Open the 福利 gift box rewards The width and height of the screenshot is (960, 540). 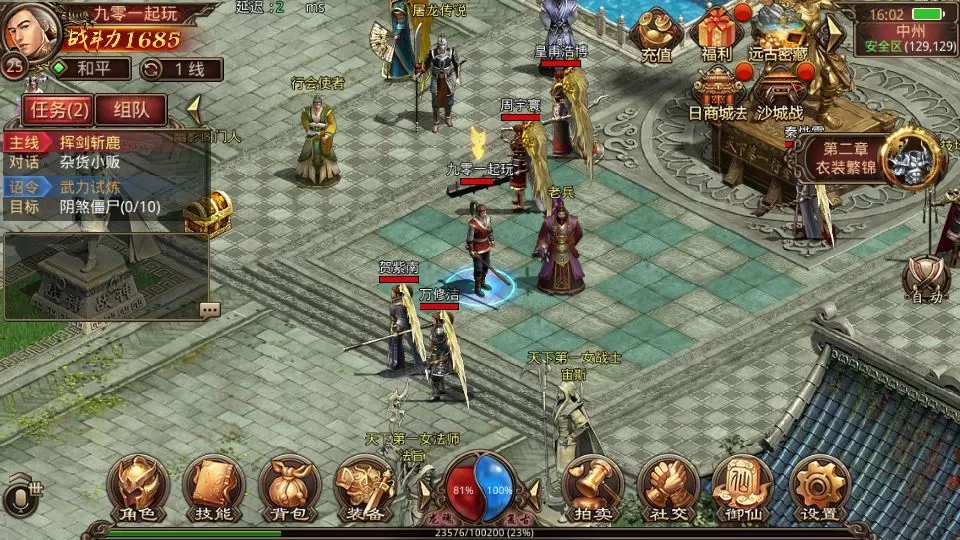[x=717, y=33]
